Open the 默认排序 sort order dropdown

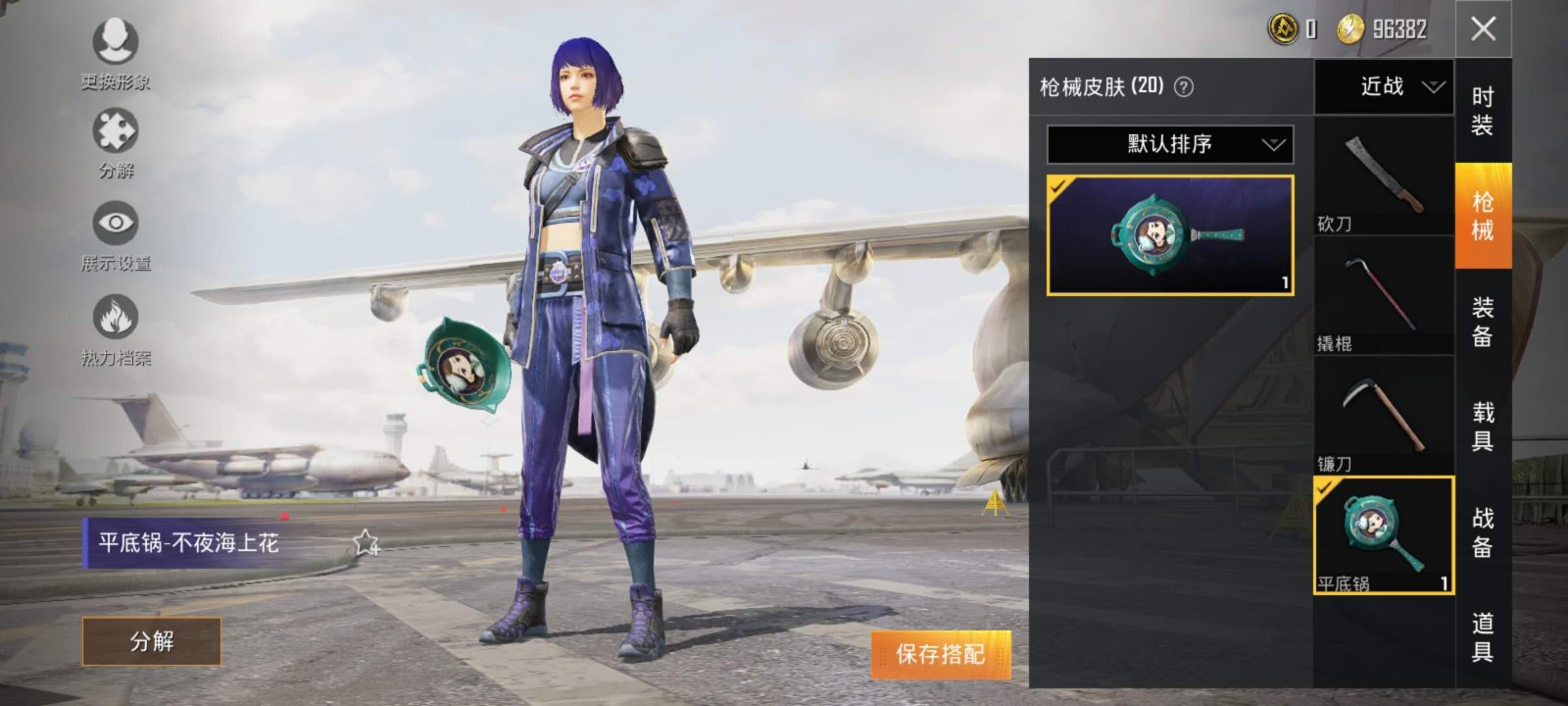tap(1170, 144)
